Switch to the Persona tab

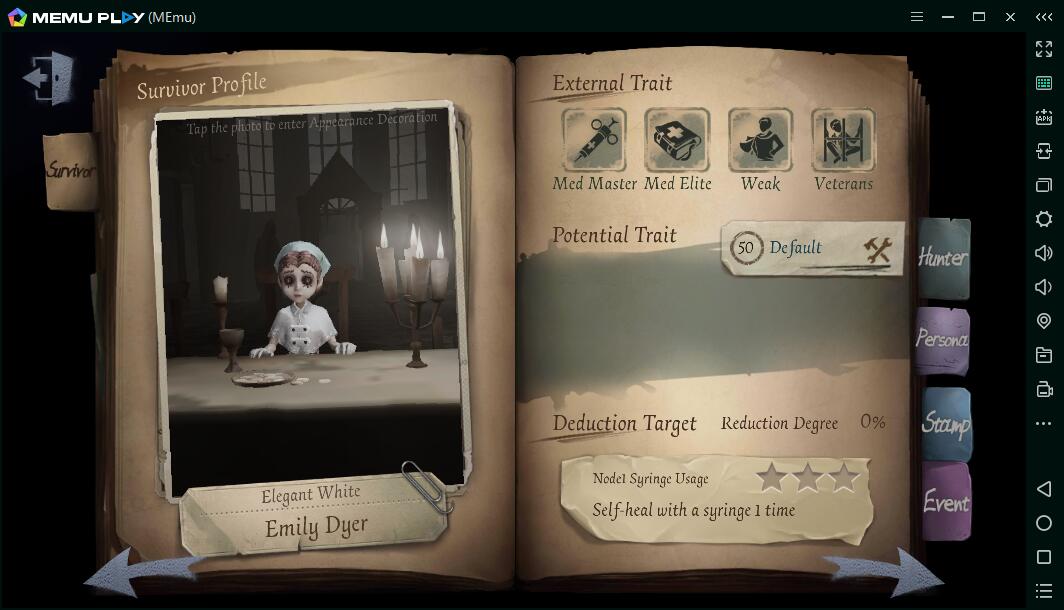pos(942,340)
